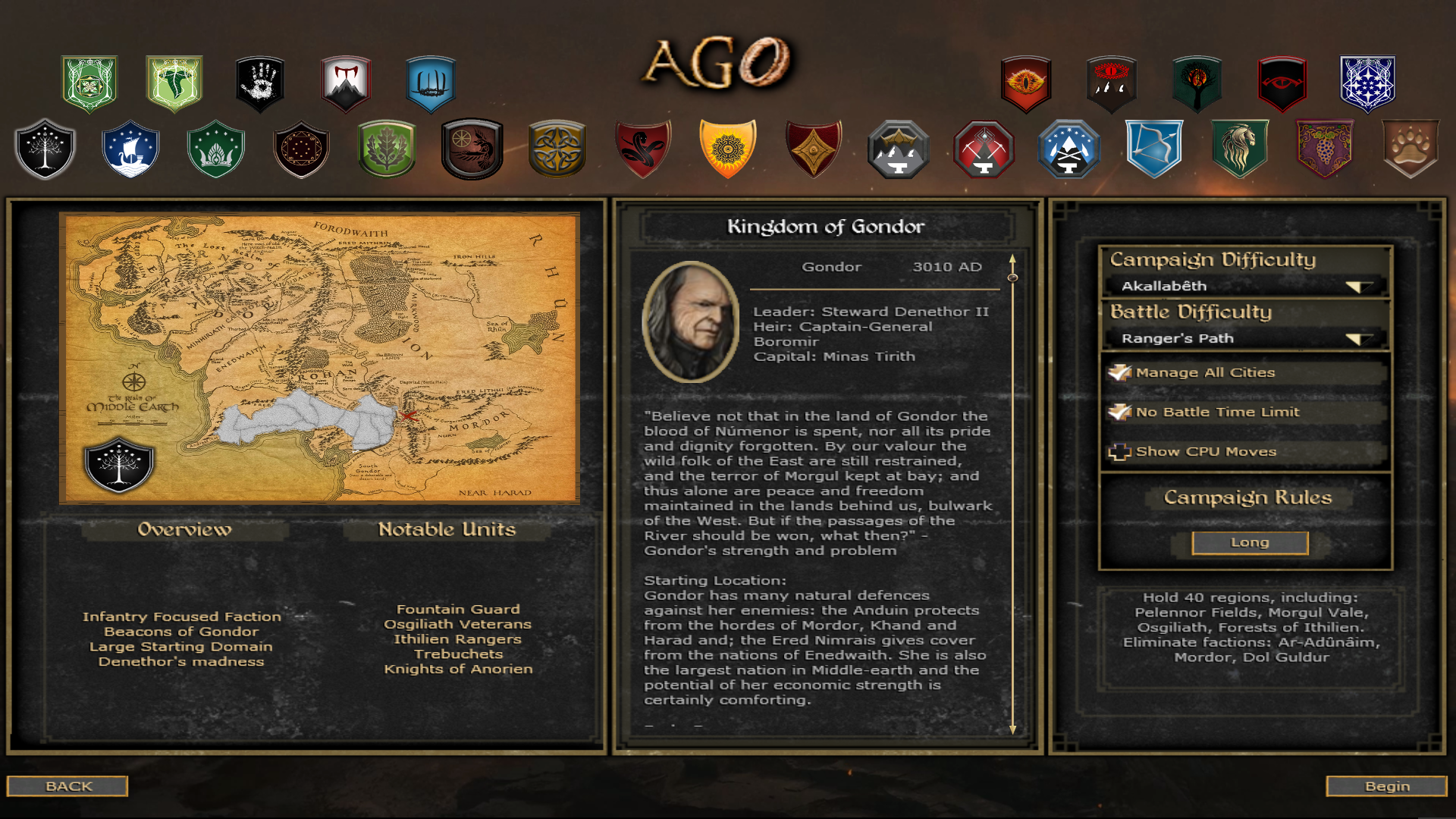Go back with the BACK button
The height and width of the screenshot is (819, 1456).
pos(67,786)
